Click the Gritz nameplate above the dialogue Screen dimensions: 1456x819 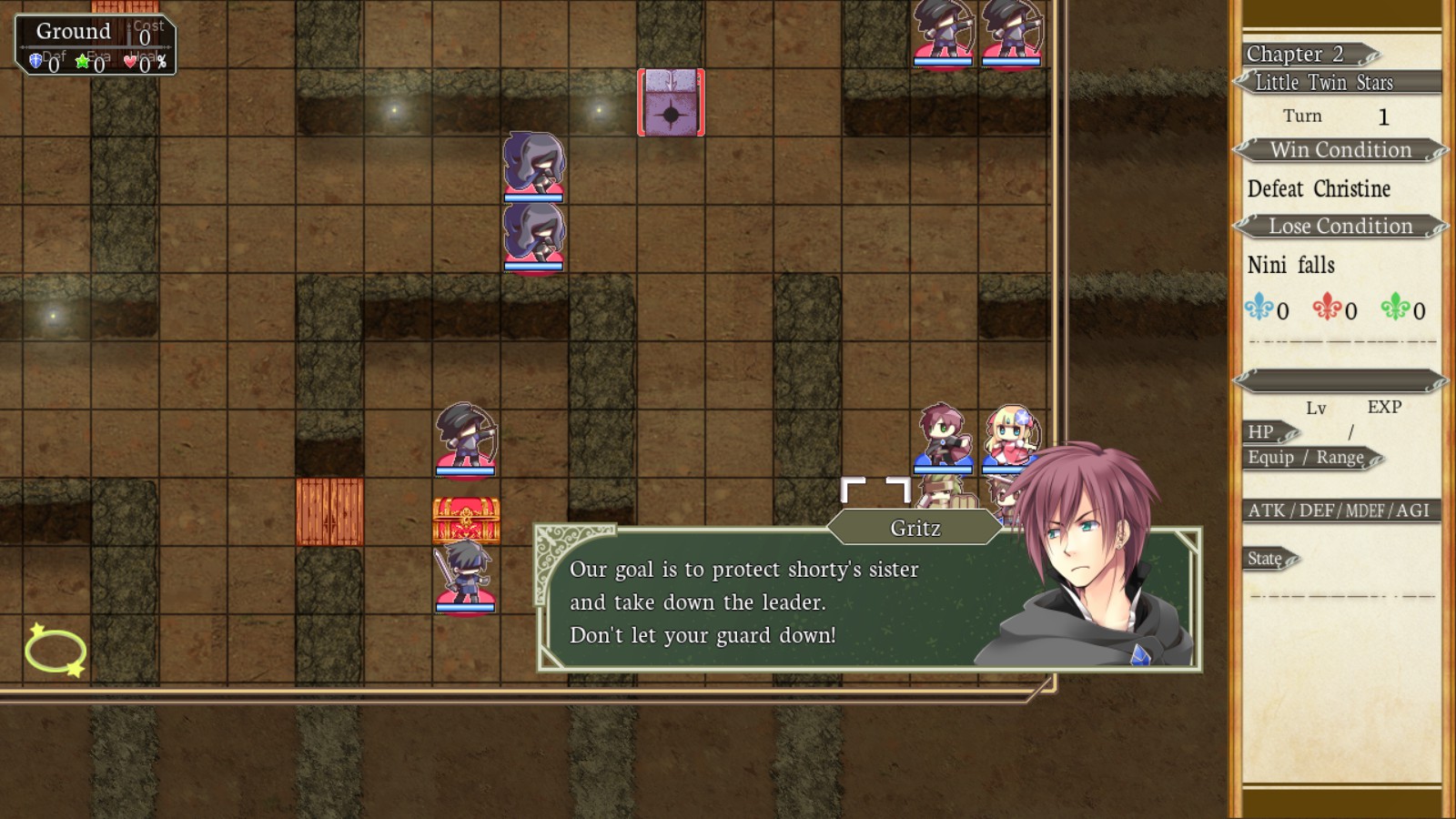[914, 527]
